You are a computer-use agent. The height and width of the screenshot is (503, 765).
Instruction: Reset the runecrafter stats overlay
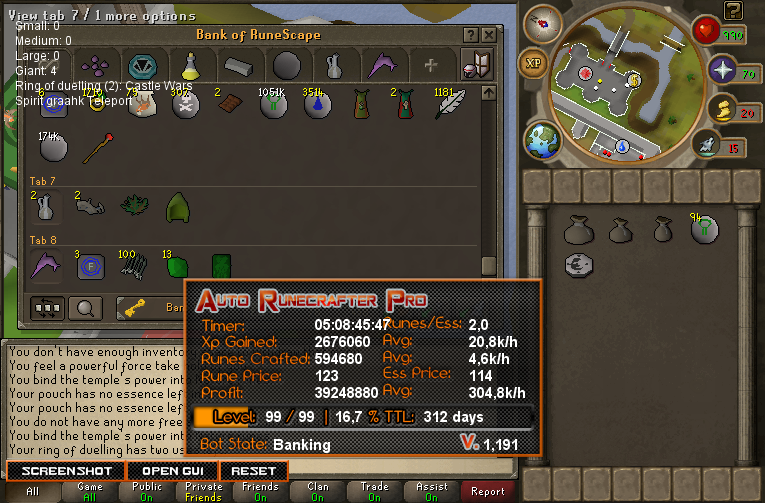coord(253,471)
